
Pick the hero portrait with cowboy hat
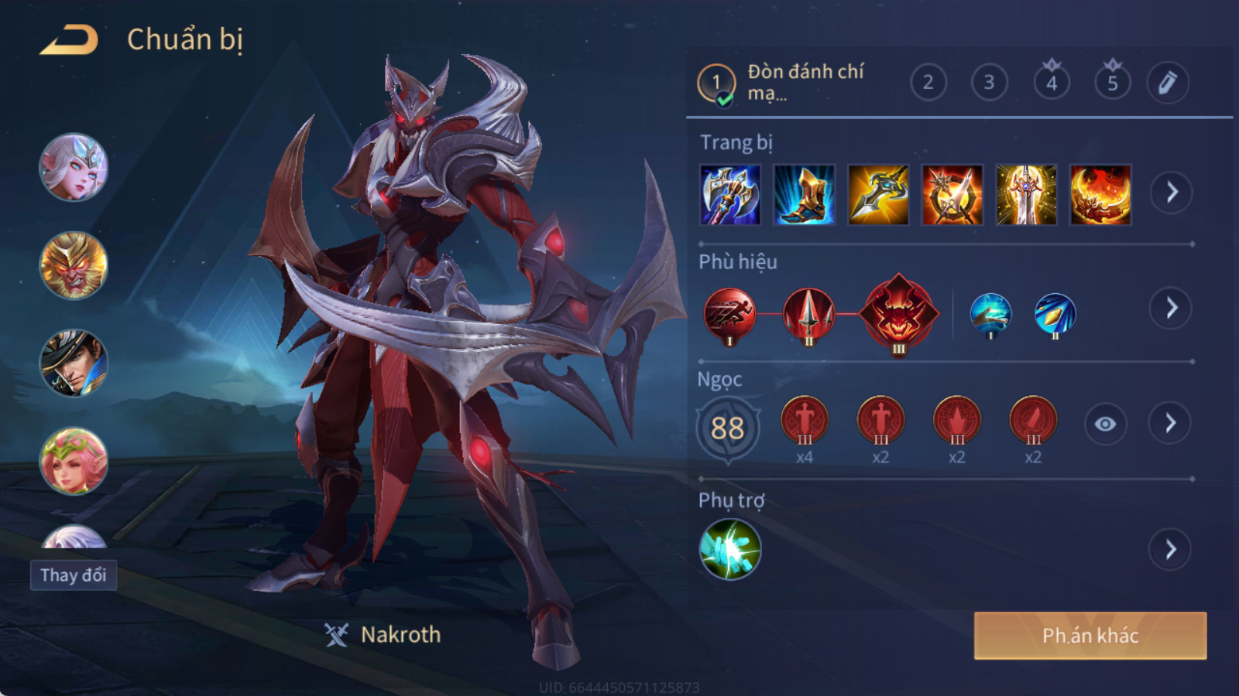(x=73, y=363)
